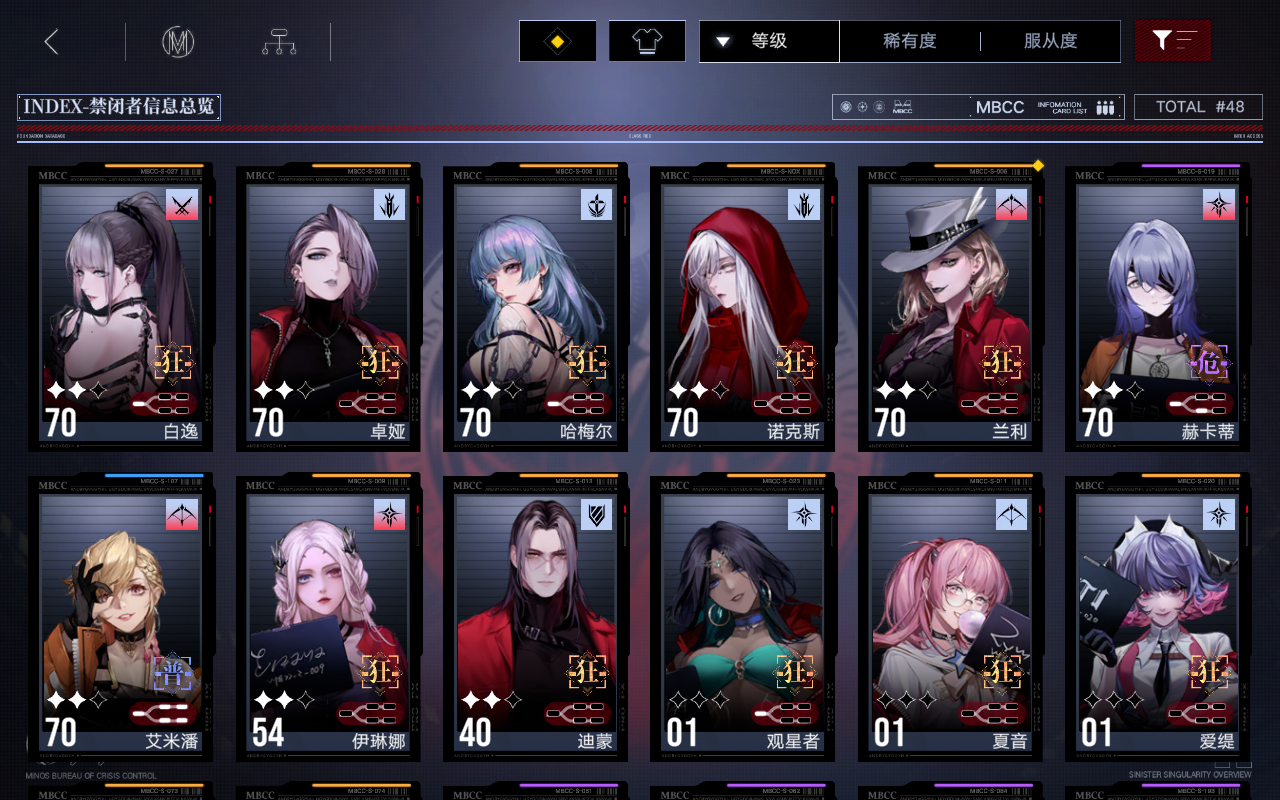Switch sorting to the 稀有度 tab

pyautogui.click(x=908, y=41)
